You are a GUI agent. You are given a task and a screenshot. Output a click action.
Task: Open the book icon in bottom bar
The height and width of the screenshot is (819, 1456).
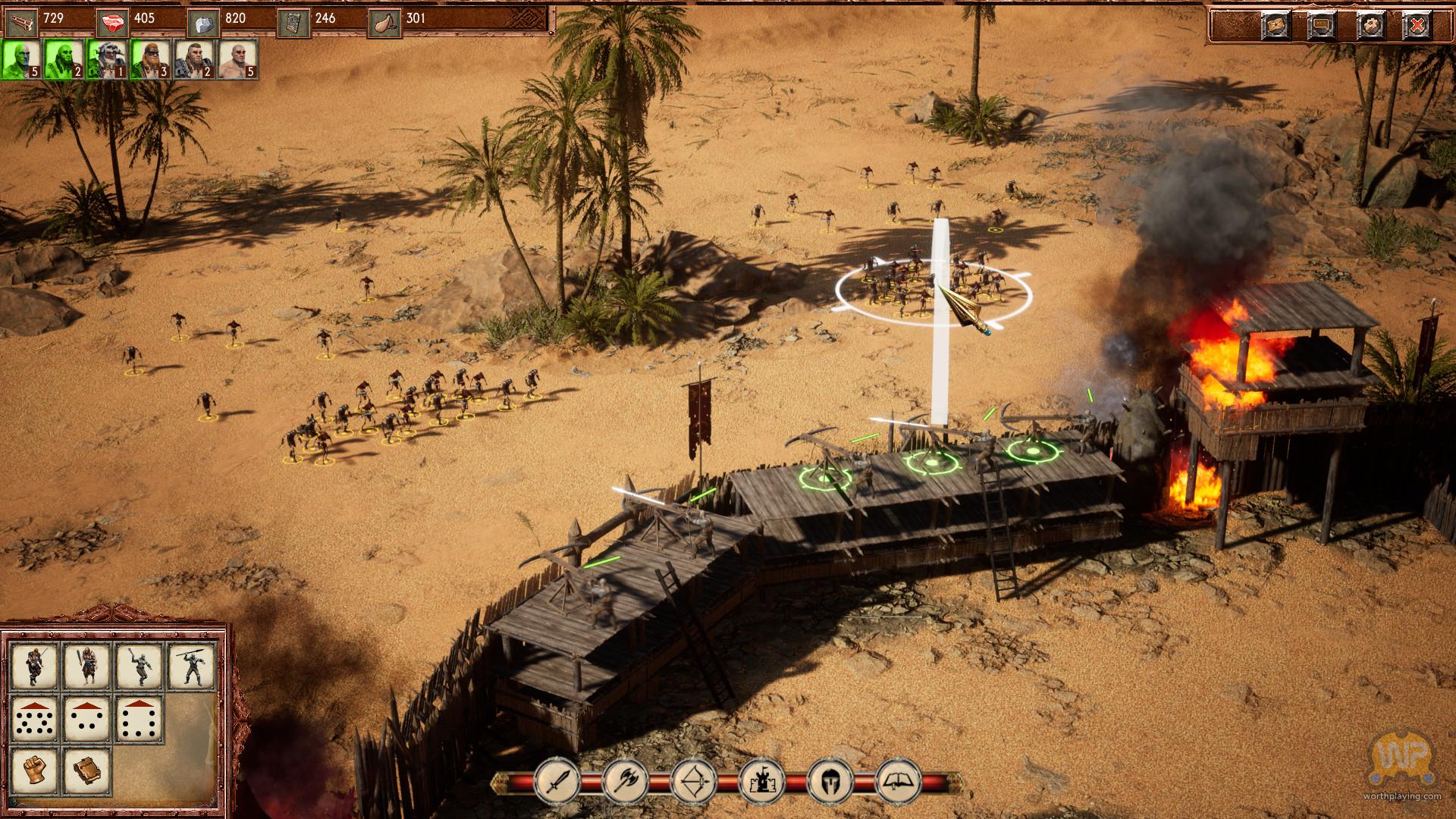tap(899, 780)
